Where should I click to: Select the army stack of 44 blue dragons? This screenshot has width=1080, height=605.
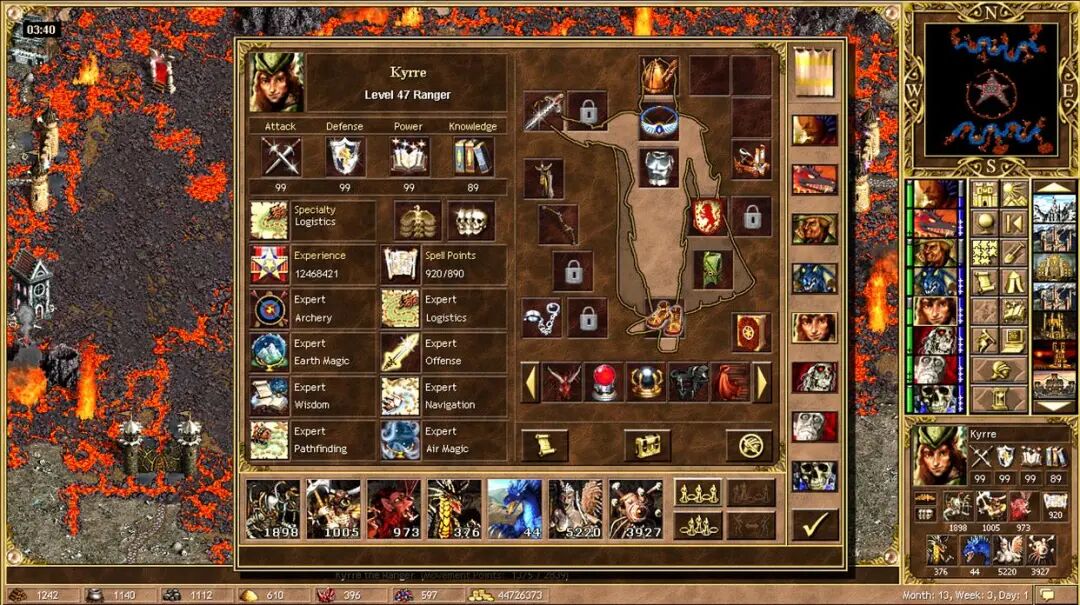pos(514,508)
